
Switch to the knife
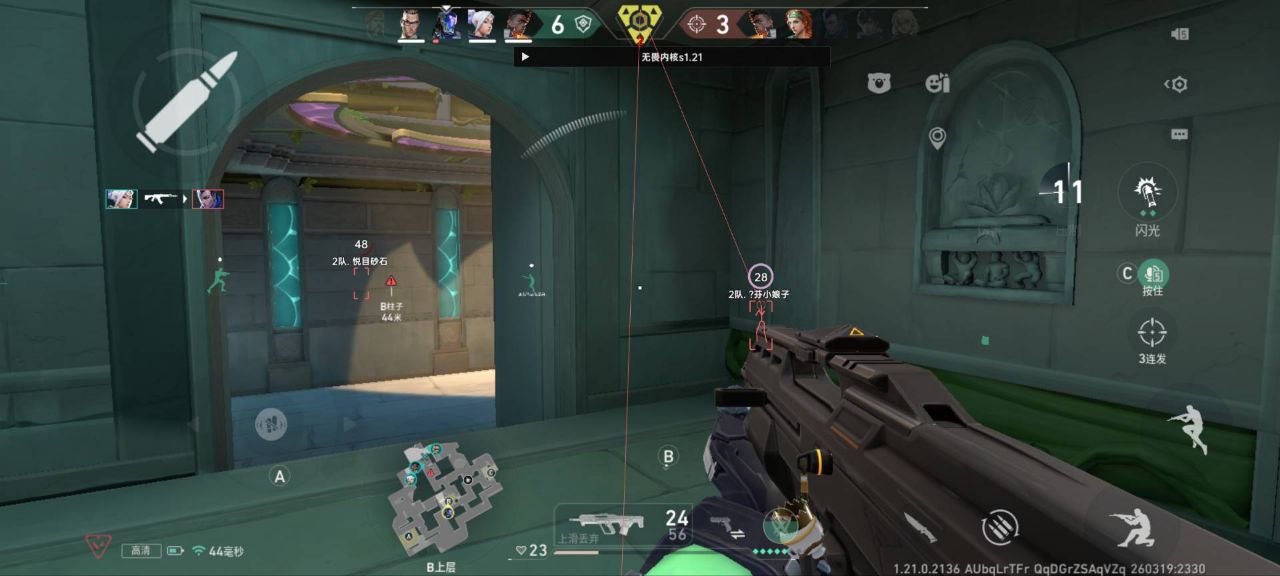(x=920, y=527)
